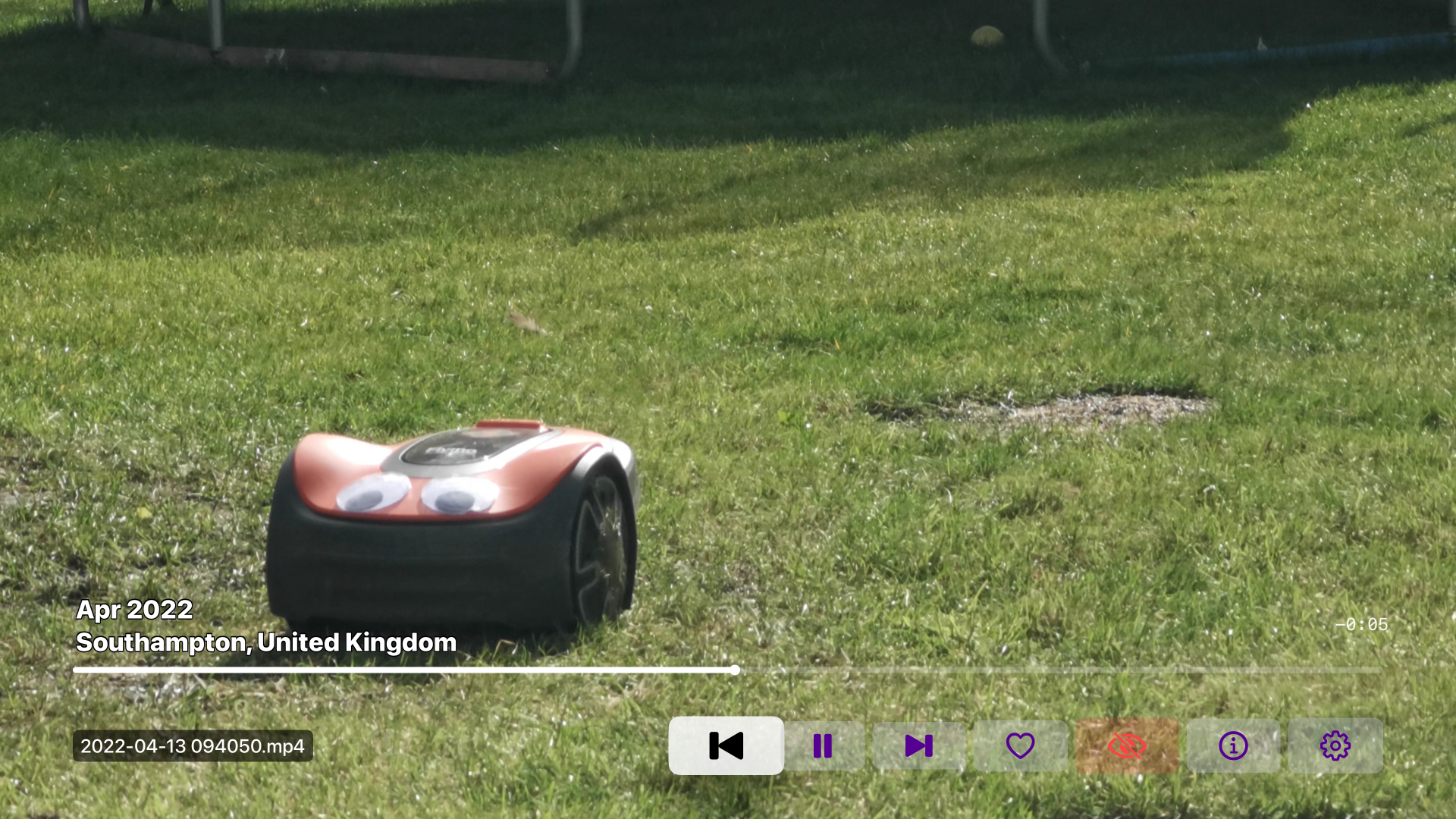Click the video area to show controls
The image size is (1456, 819).
[728, 303]
